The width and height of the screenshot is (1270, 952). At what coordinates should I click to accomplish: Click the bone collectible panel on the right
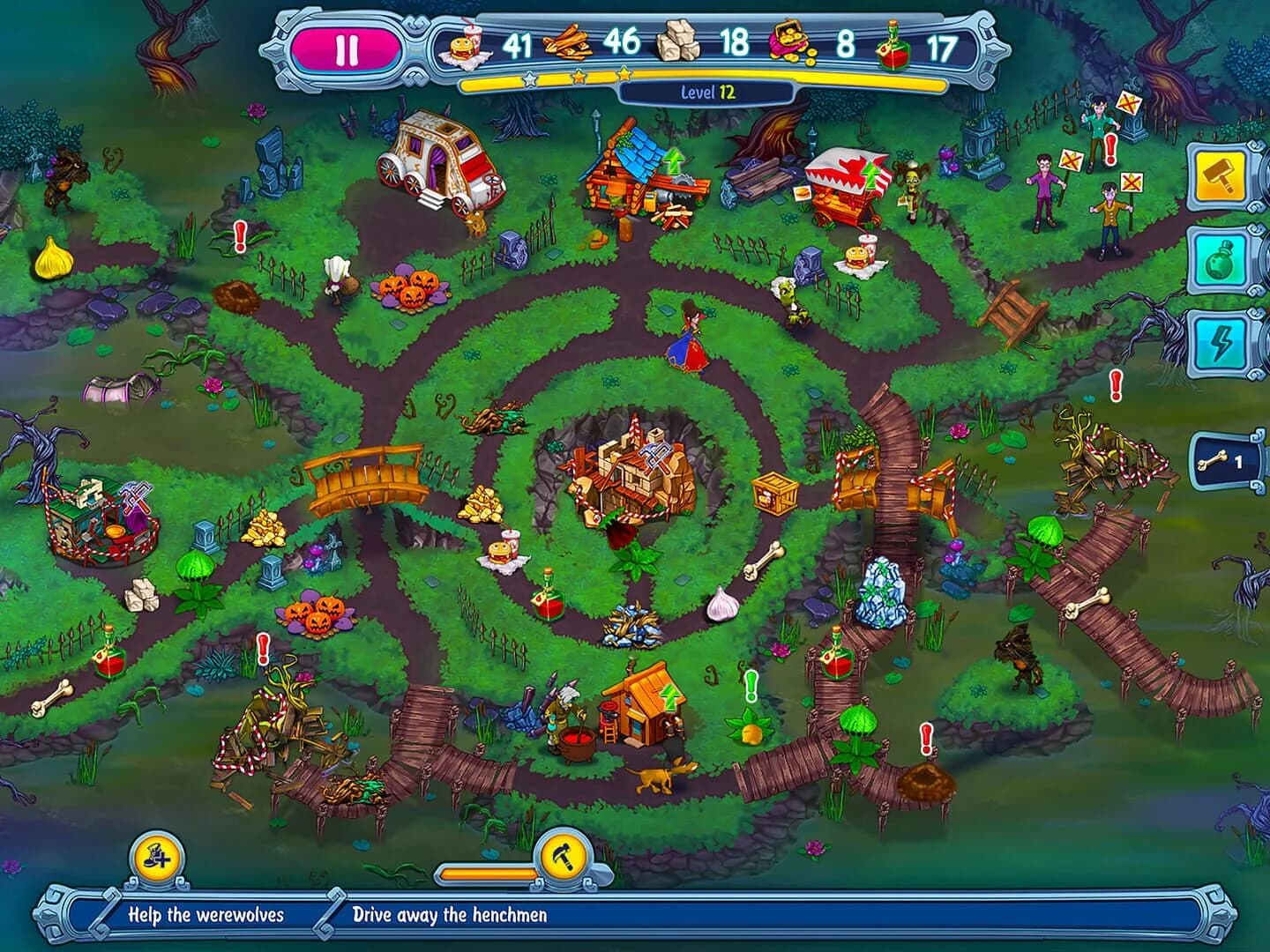click(x=1226, y=460)
